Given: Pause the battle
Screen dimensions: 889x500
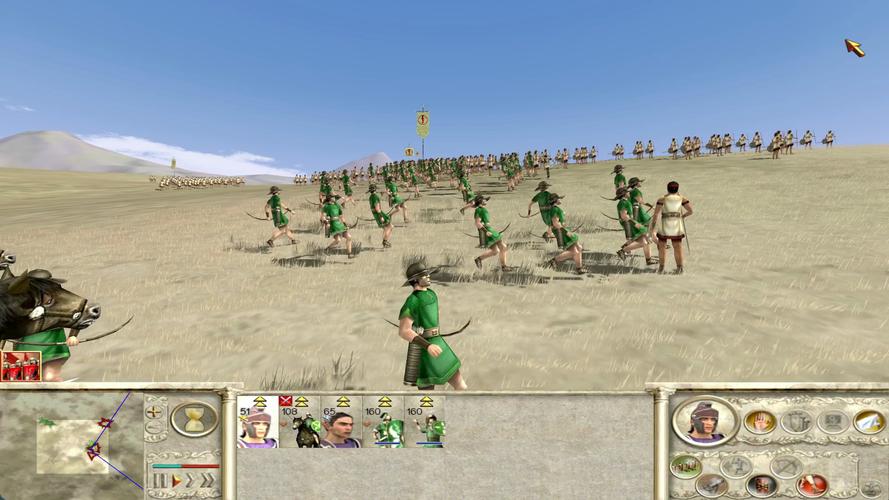Looking at the screenshot, I should coord(158,481).
